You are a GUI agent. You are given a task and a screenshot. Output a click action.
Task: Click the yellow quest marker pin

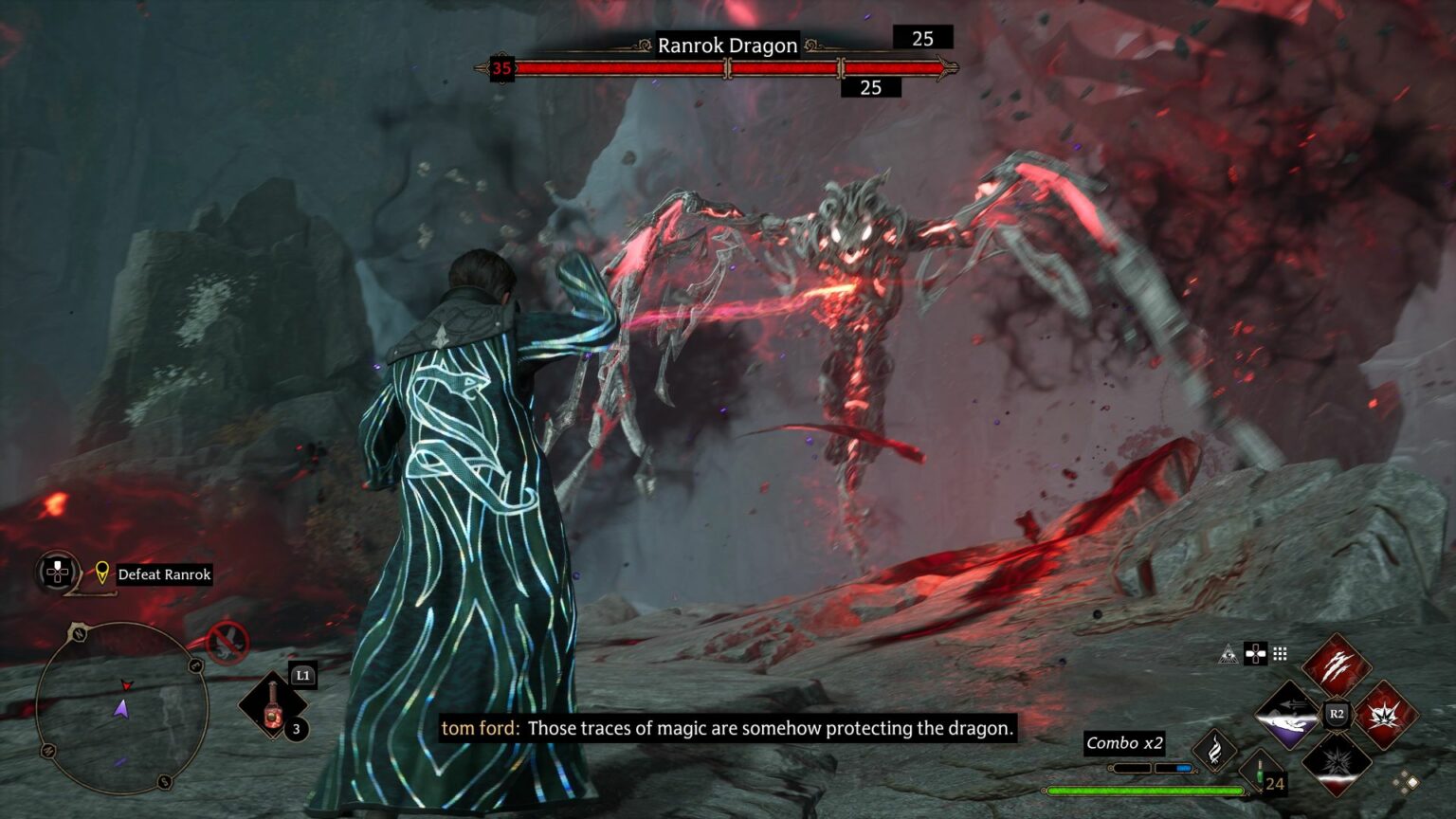click(x=102, y=573)
